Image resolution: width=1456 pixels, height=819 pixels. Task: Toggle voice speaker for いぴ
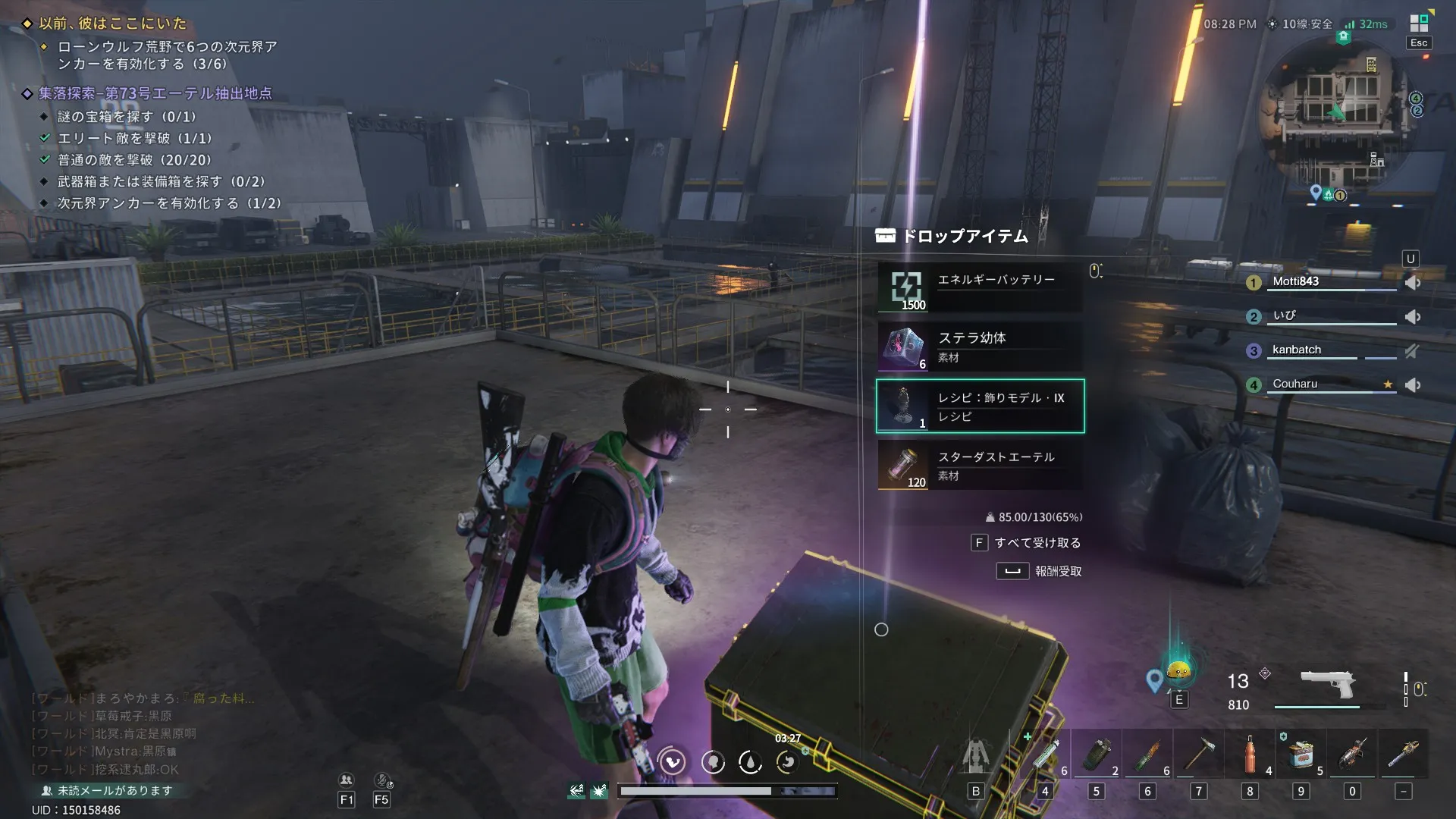tap(1412, 317)
